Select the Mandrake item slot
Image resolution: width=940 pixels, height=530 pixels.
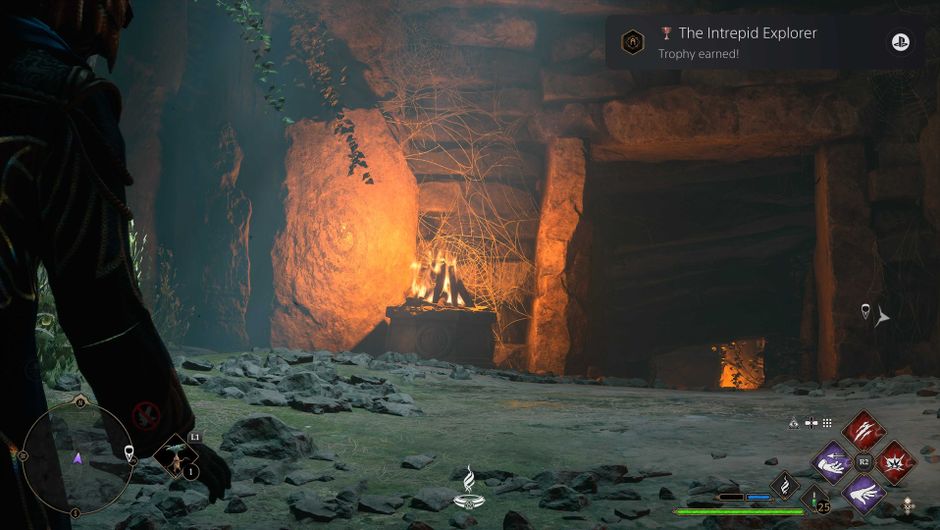(176, 459)
